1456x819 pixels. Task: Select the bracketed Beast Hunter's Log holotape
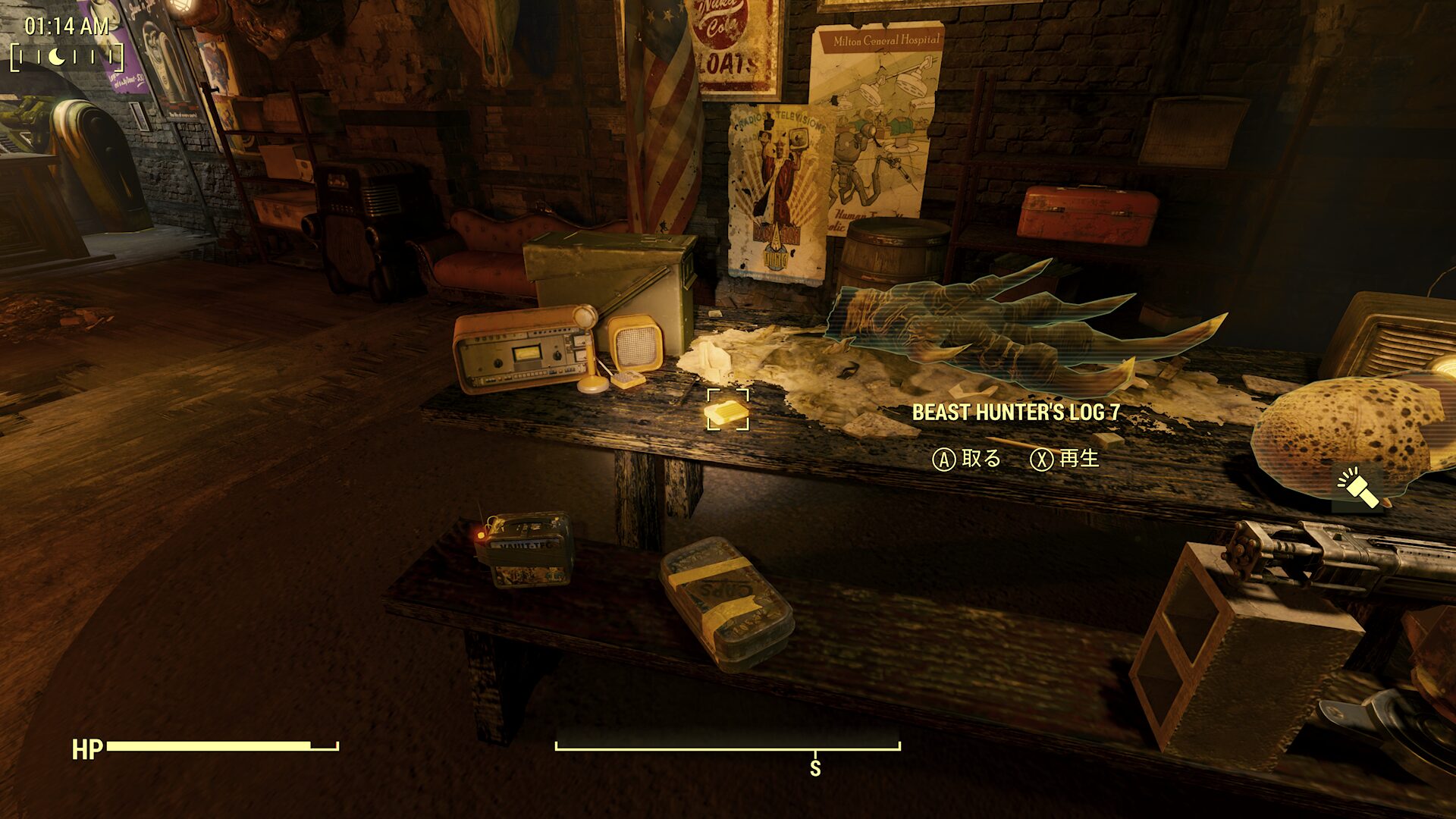[727, 412]
